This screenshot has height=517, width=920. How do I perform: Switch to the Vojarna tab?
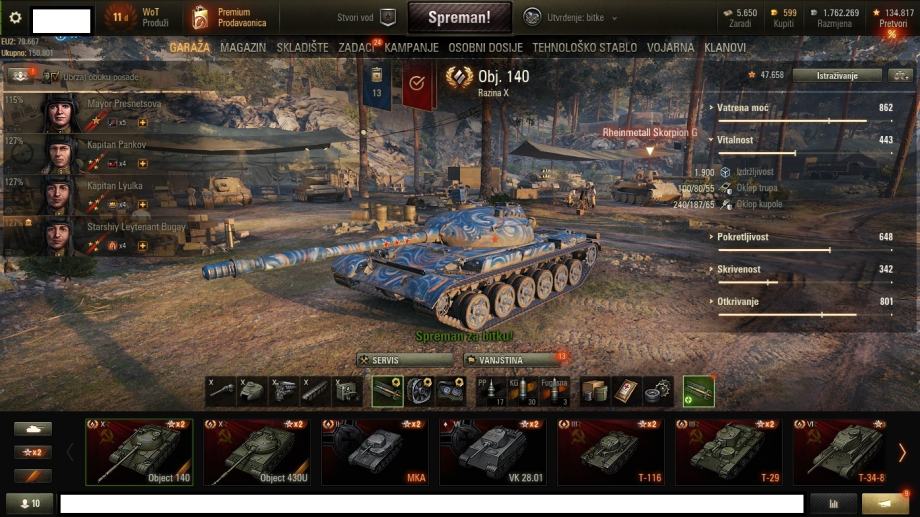click(x=670, y=47)
